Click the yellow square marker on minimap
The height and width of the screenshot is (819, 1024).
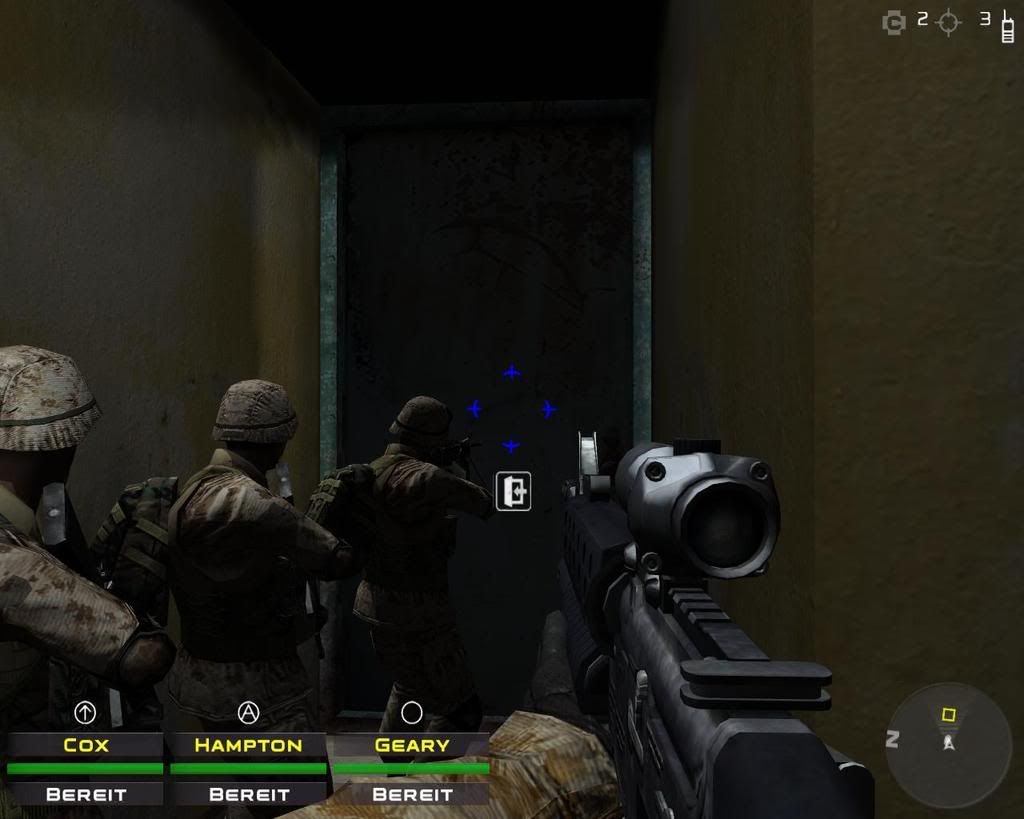click(x=948, y=715)
